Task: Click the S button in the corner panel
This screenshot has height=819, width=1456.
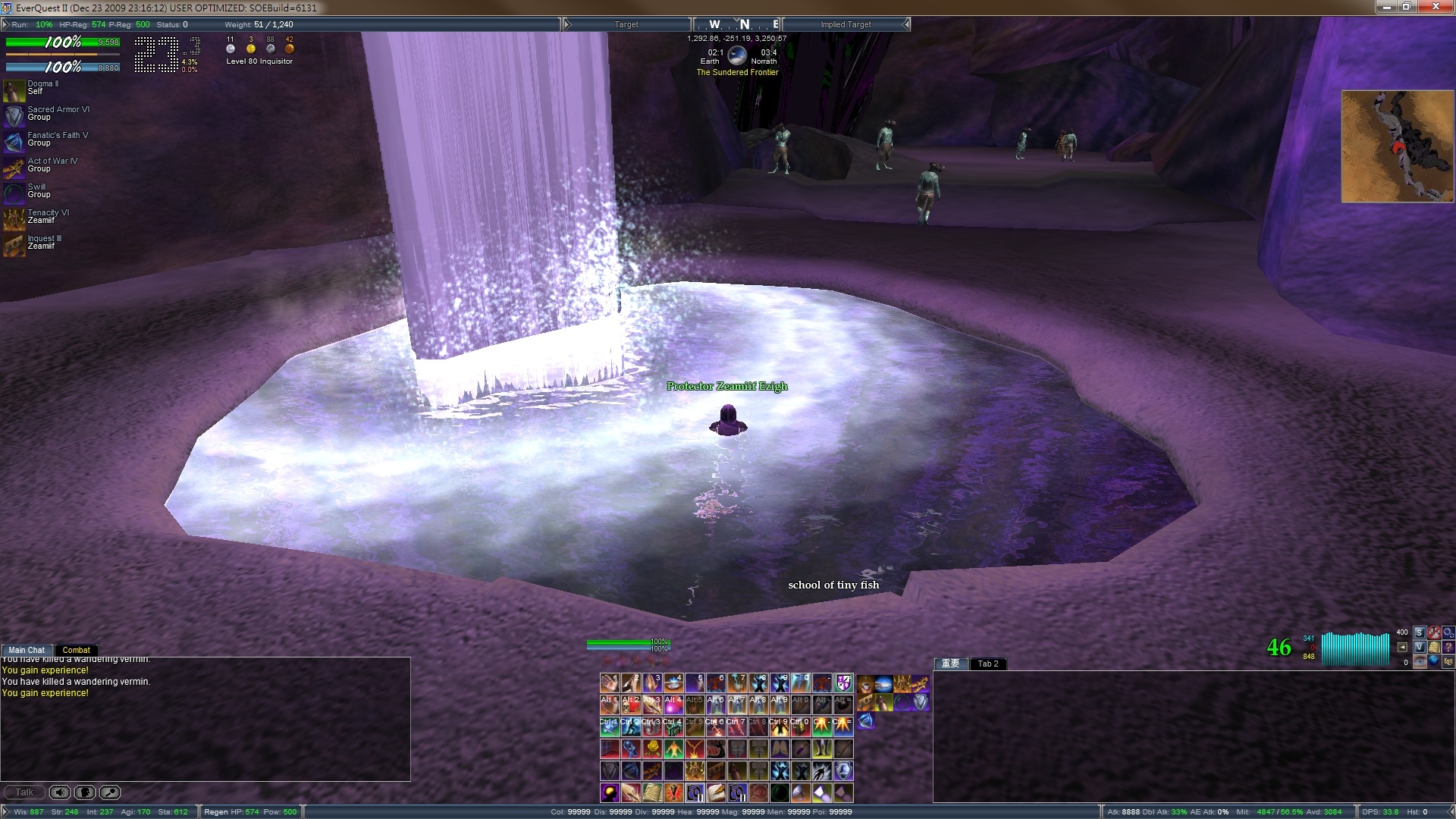Action: (1419, 632)
